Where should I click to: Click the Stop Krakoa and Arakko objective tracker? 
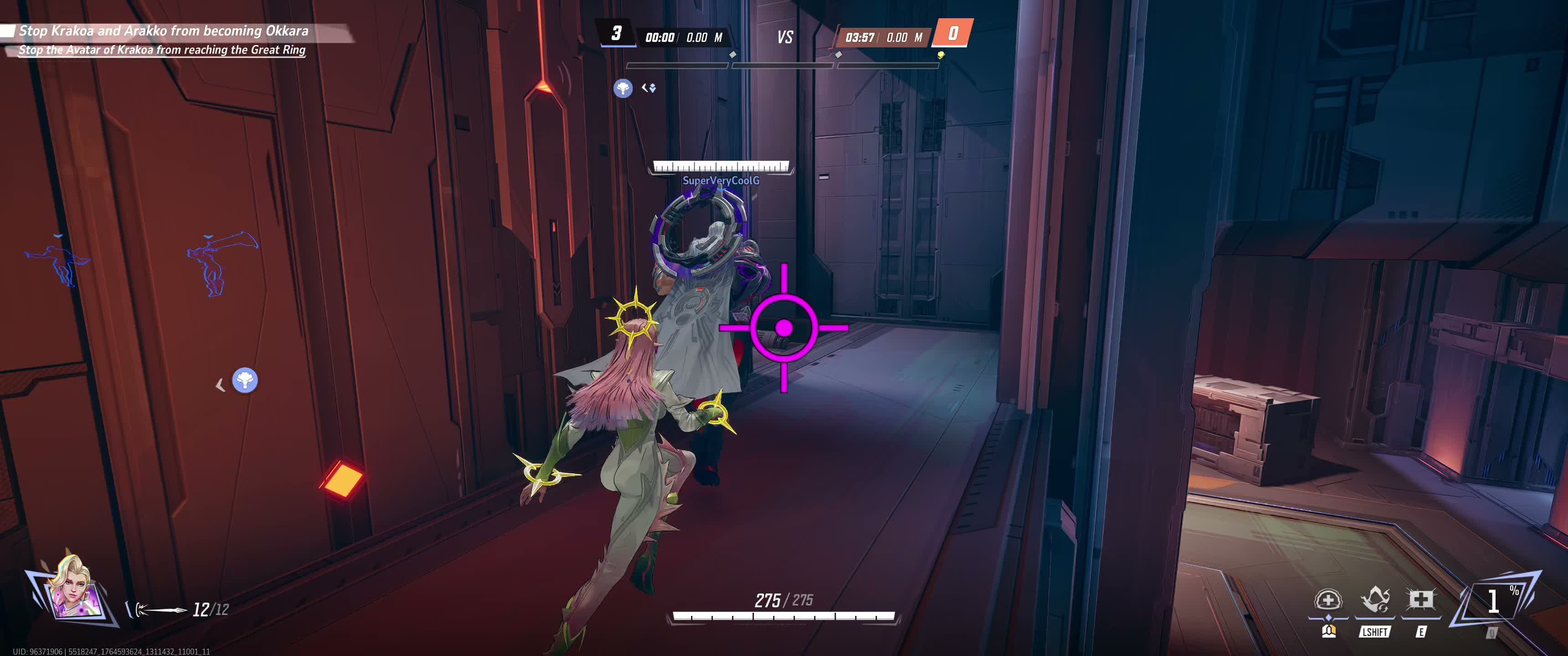coord(163,31)
